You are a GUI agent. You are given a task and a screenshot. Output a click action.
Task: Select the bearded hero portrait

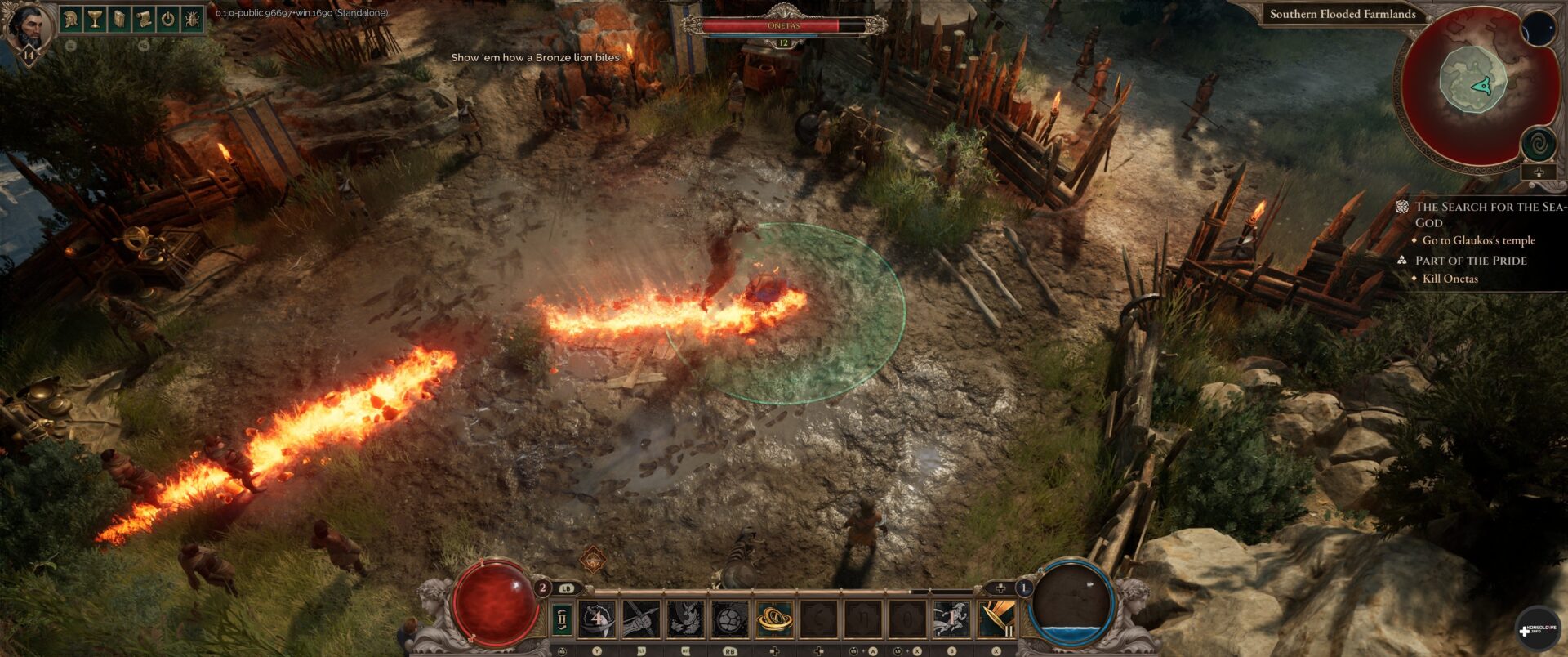29,29
